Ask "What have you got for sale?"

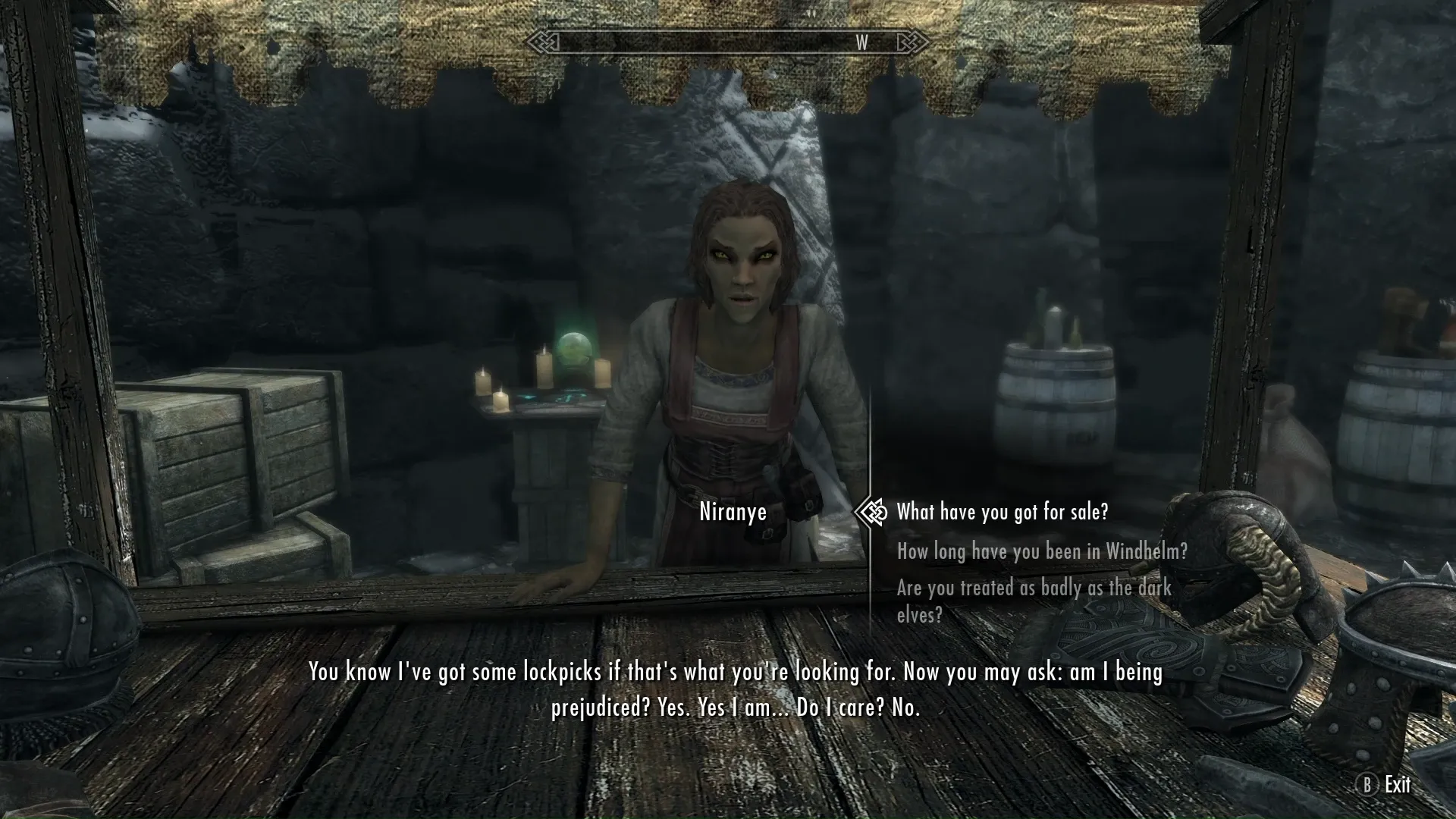click(x=1002, y=513)
